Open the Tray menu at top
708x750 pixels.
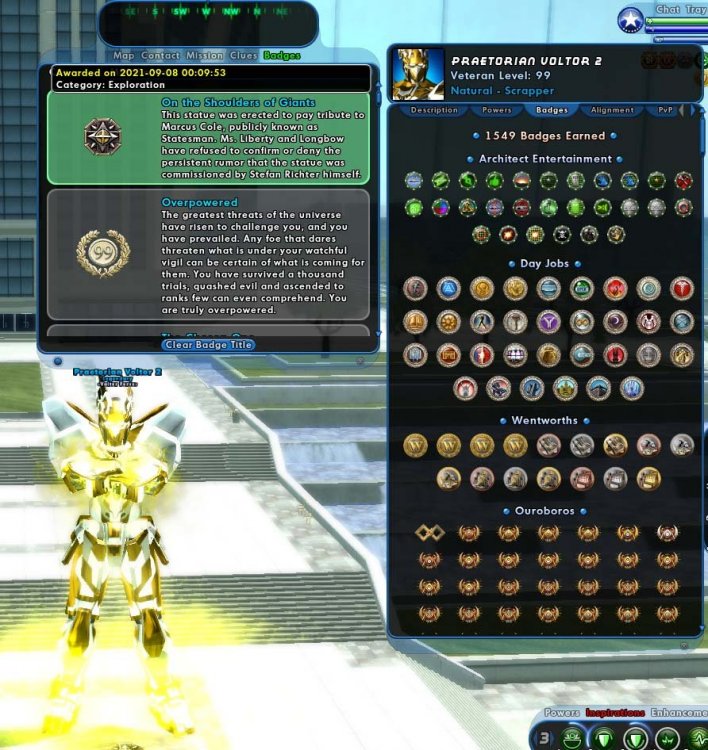click(695, 10)
